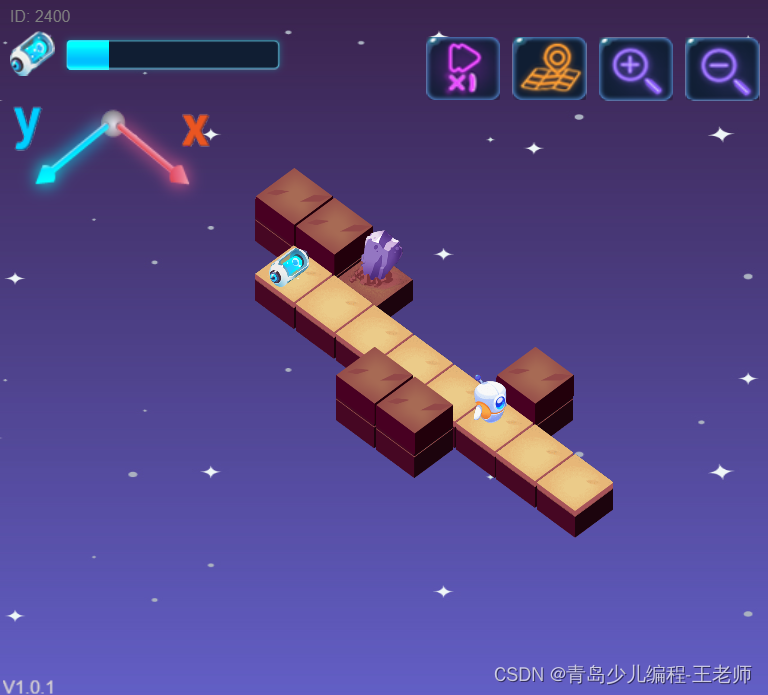Toggle the play speed button

463,69
